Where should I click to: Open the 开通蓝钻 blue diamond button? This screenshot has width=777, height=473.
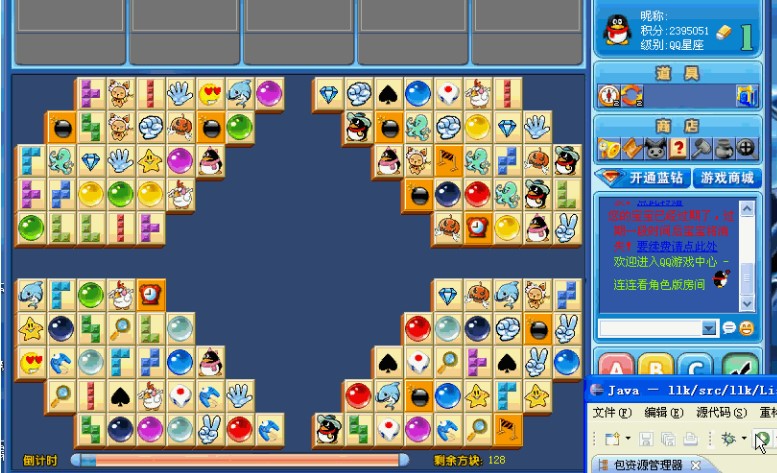642,178
